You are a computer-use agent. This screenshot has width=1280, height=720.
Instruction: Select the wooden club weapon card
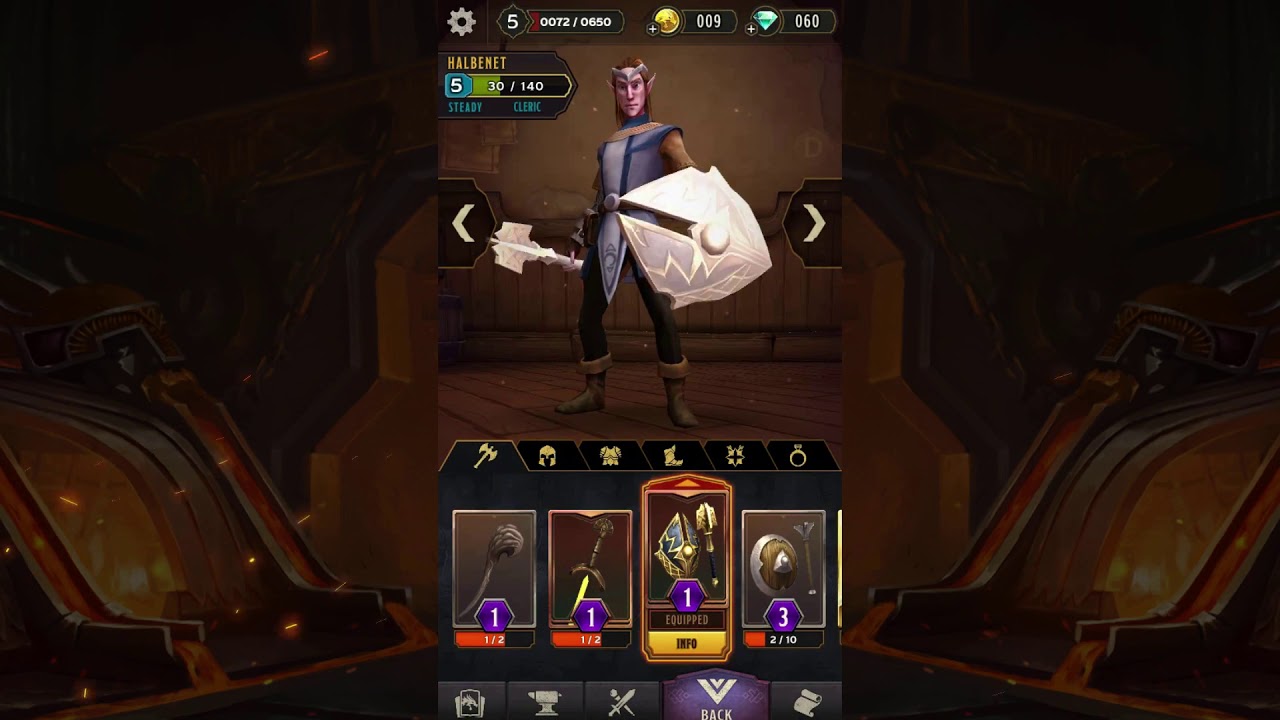pyautogui.click(x=494, y=570)
